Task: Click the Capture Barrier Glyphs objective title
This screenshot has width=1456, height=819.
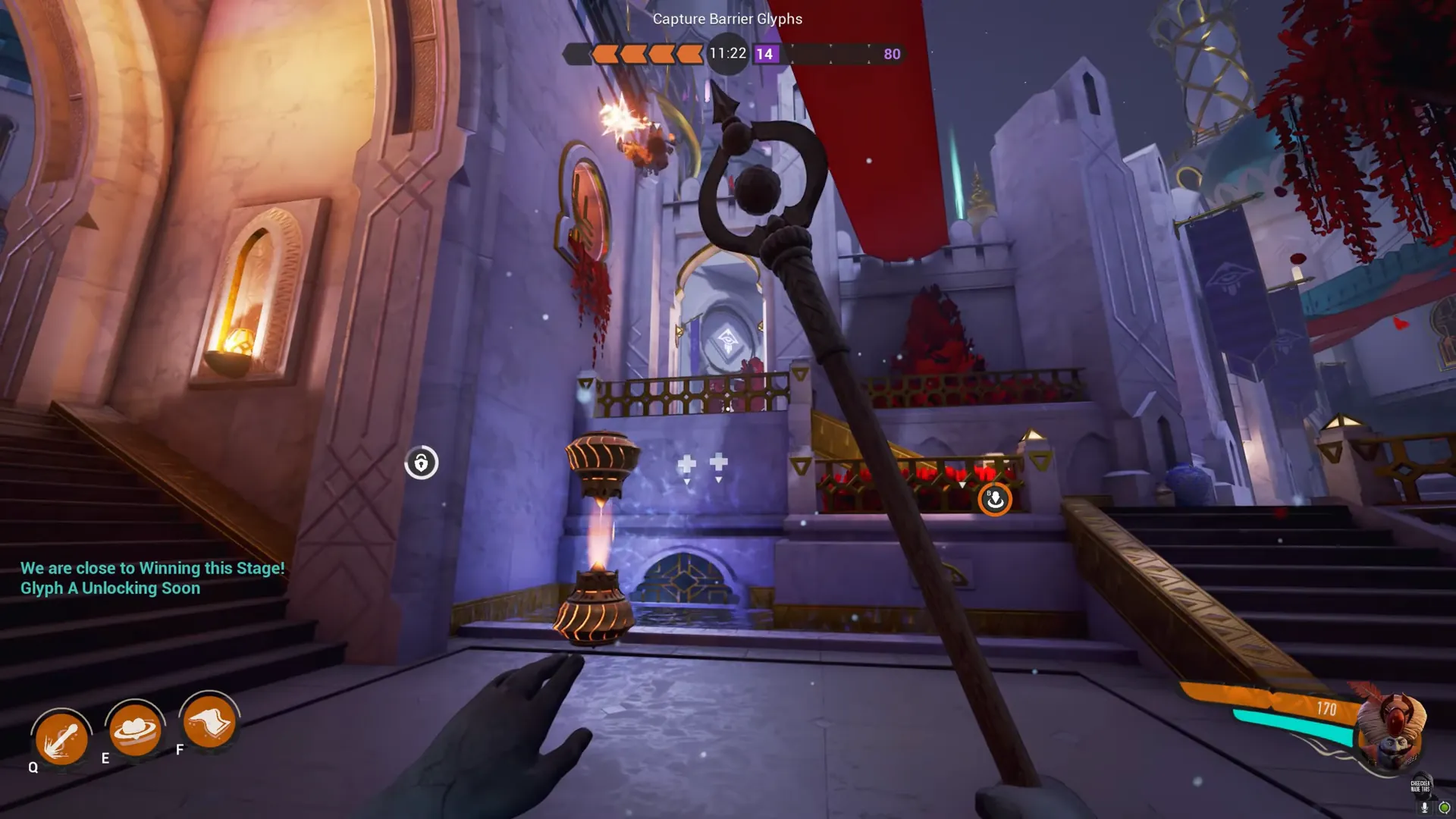Action: point(727,19)
